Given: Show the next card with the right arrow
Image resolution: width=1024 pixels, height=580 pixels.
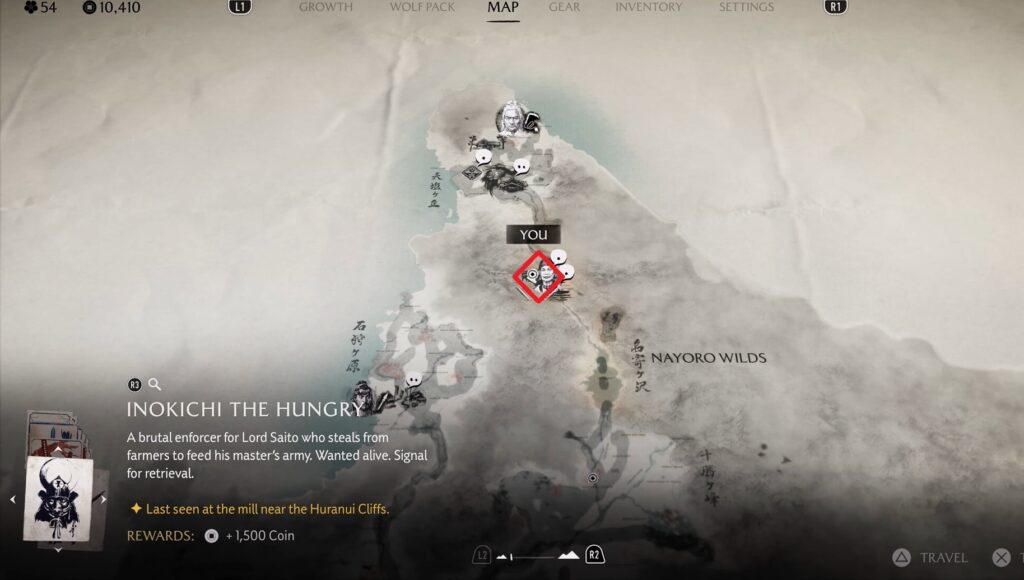Looking at the screenshot, I should (103, 499).
